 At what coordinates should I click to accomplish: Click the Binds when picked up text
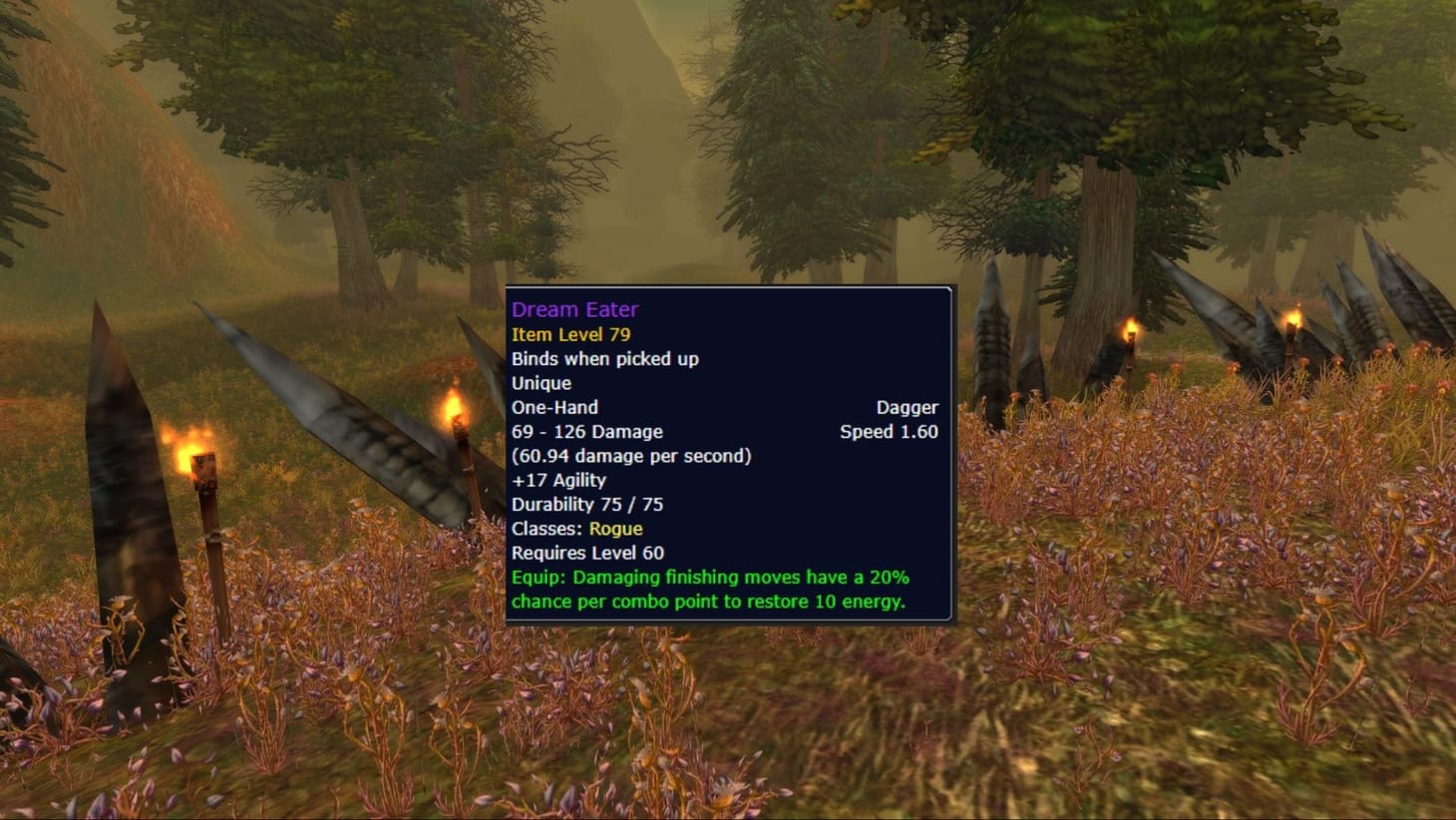click(604, 359)
